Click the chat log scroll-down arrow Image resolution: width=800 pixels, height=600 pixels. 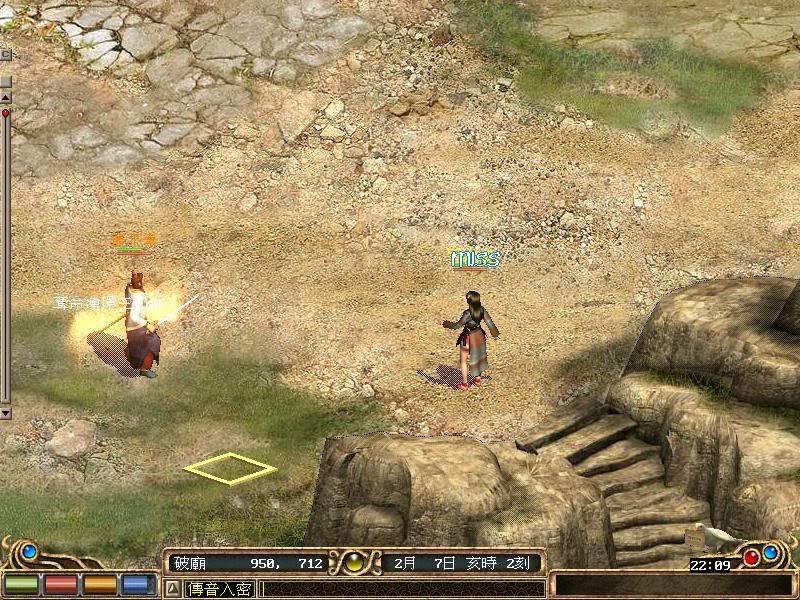coord(5,411)
